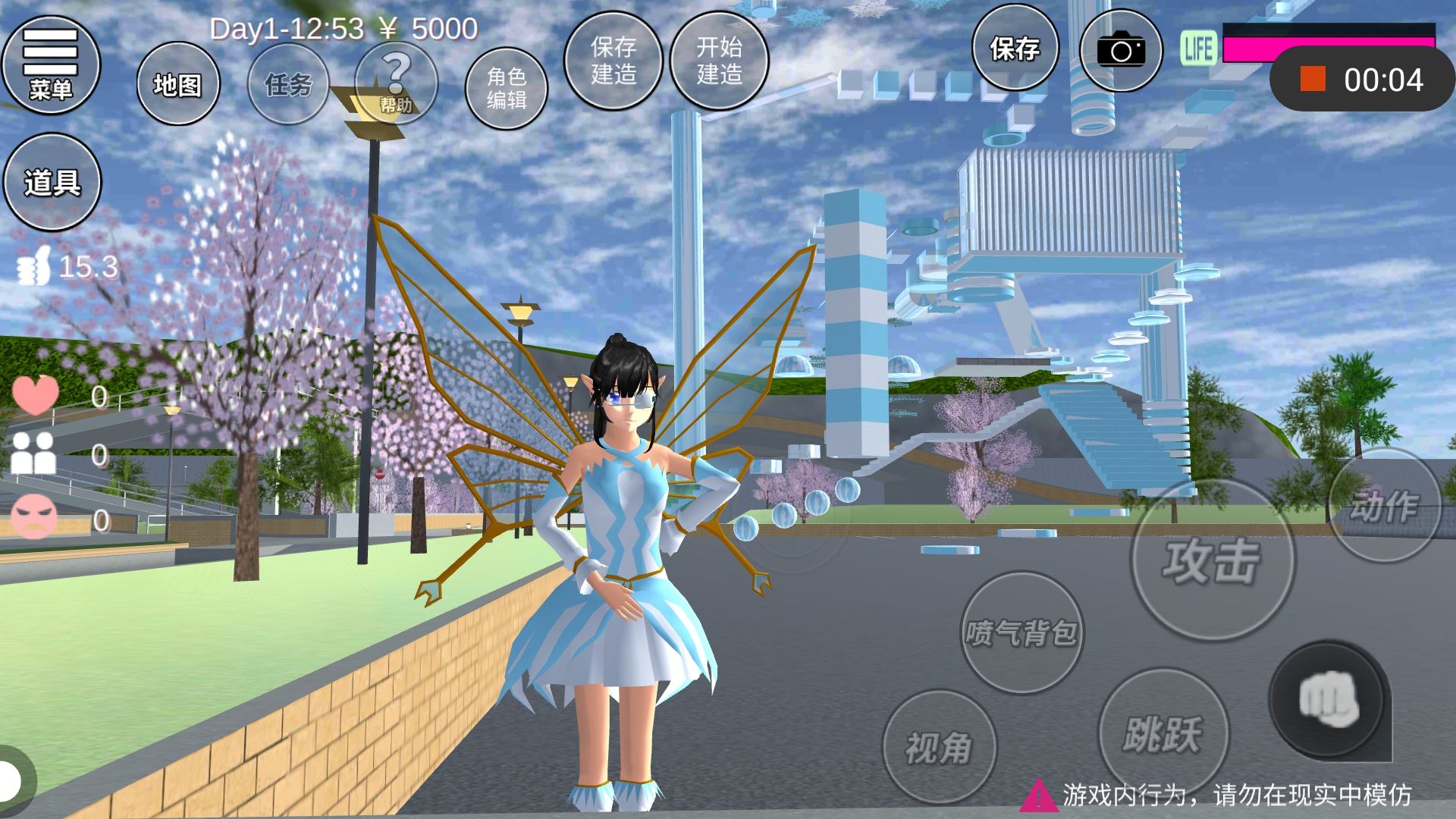Open the 菜单 main menu

click(x=51, y=64)
